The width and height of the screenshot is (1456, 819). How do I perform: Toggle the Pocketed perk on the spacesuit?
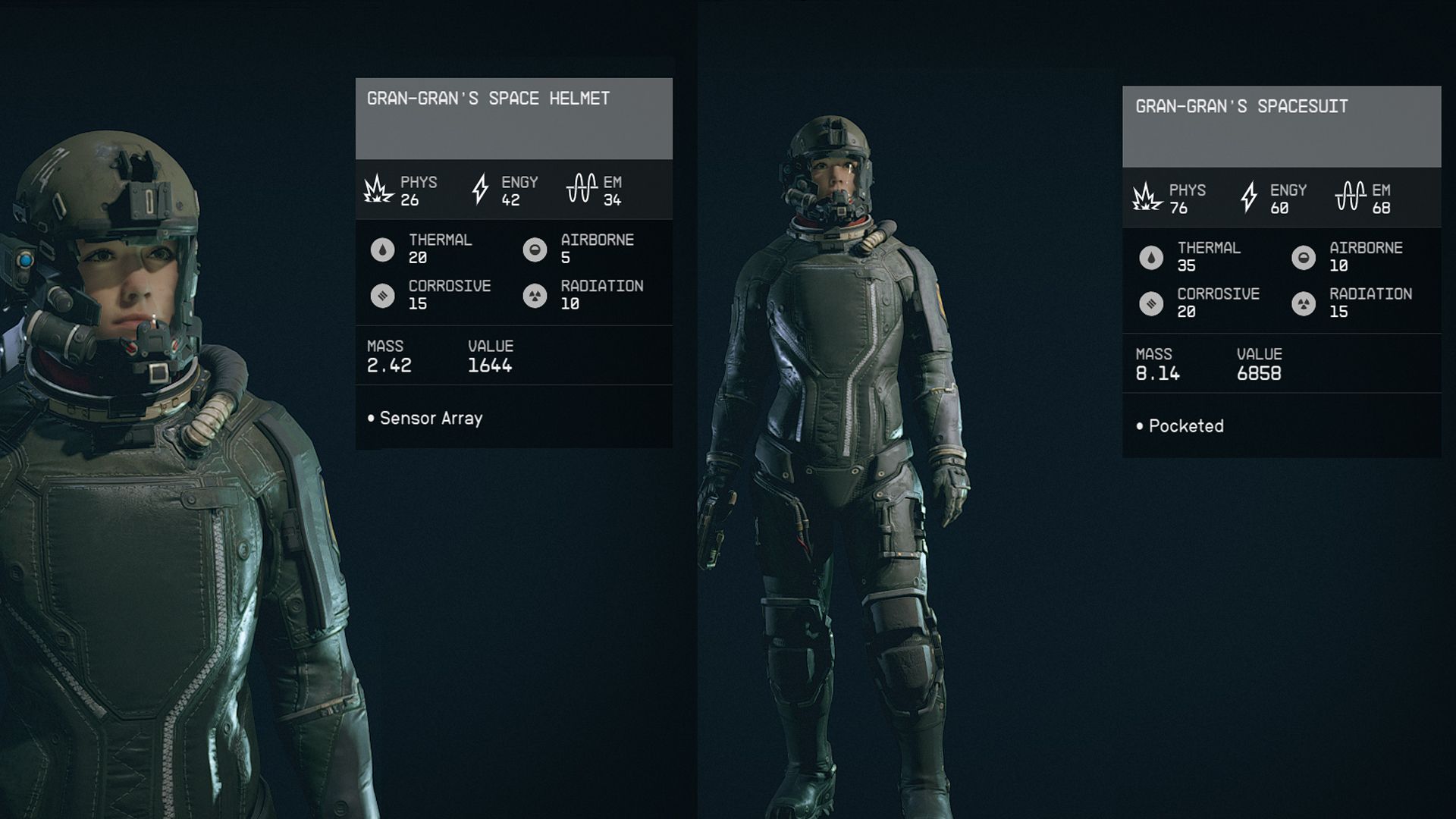coord(1183,425)
